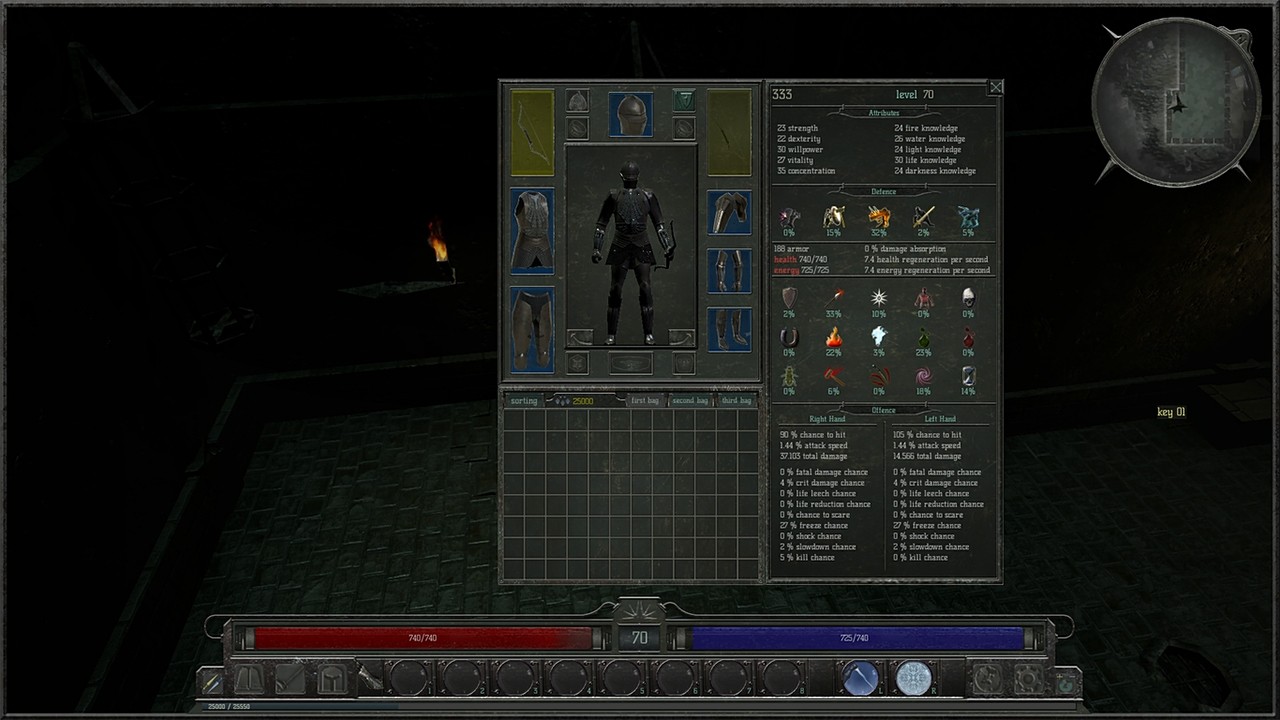Viewport: 1280px width, 720px height.
Task: Choose the equipped gauntlets slot
Action: [729, 270]
